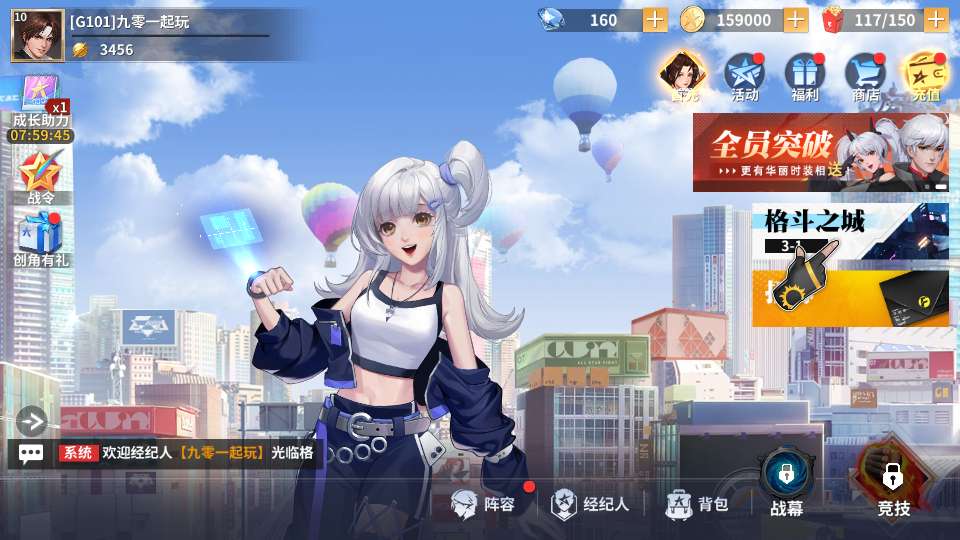Tap the plus button beside gold coins
Viewport: 960px width, 540px height.
pyautogui.click(x=796, y=20)
